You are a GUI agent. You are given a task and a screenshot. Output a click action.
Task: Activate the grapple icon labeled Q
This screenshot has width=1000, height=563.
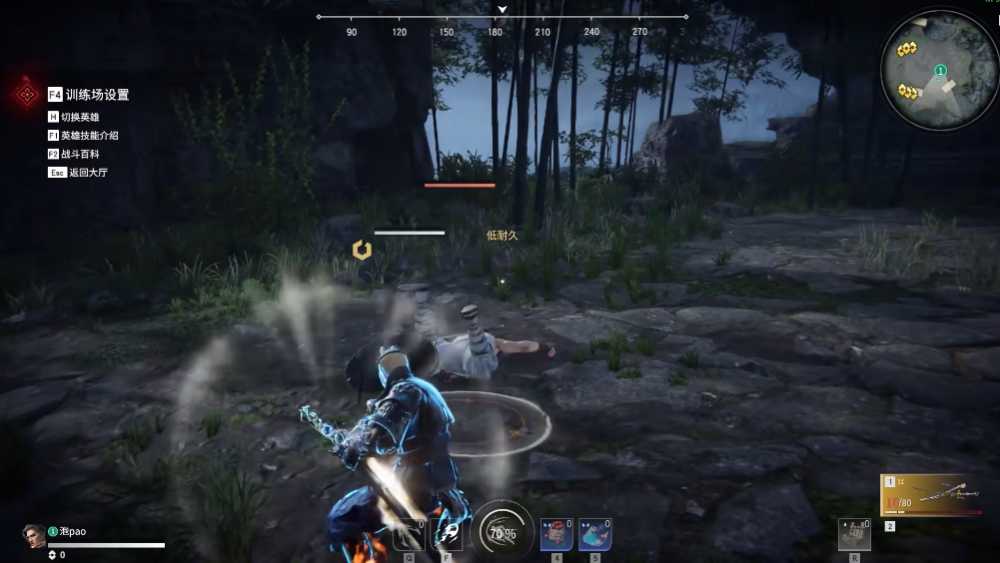click(x=410, y=536)
